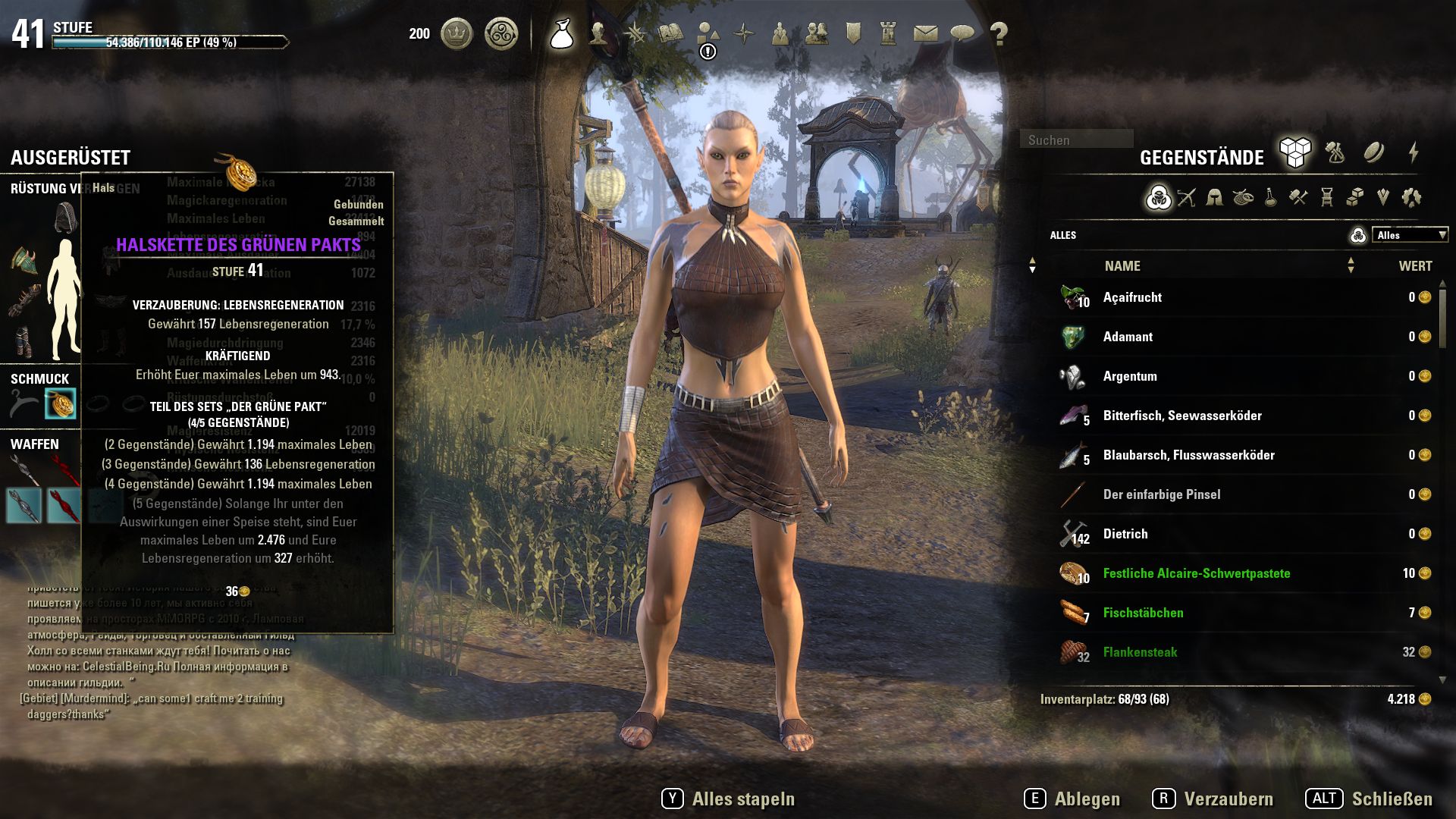This screenshot has width=1456, height=819.
Task: Select the equipped hood head slot
Action: tap(66, 218)
